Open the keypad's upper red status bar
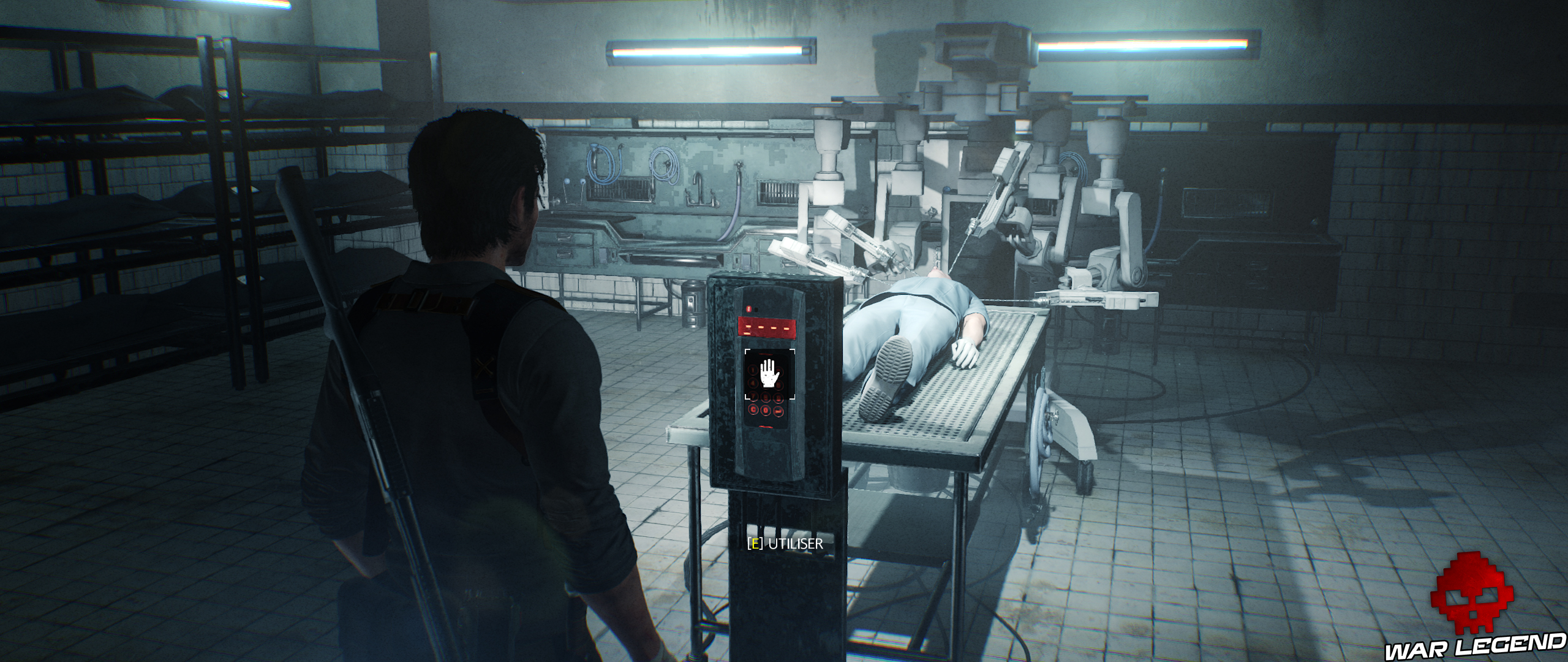 tap(766, 322)
